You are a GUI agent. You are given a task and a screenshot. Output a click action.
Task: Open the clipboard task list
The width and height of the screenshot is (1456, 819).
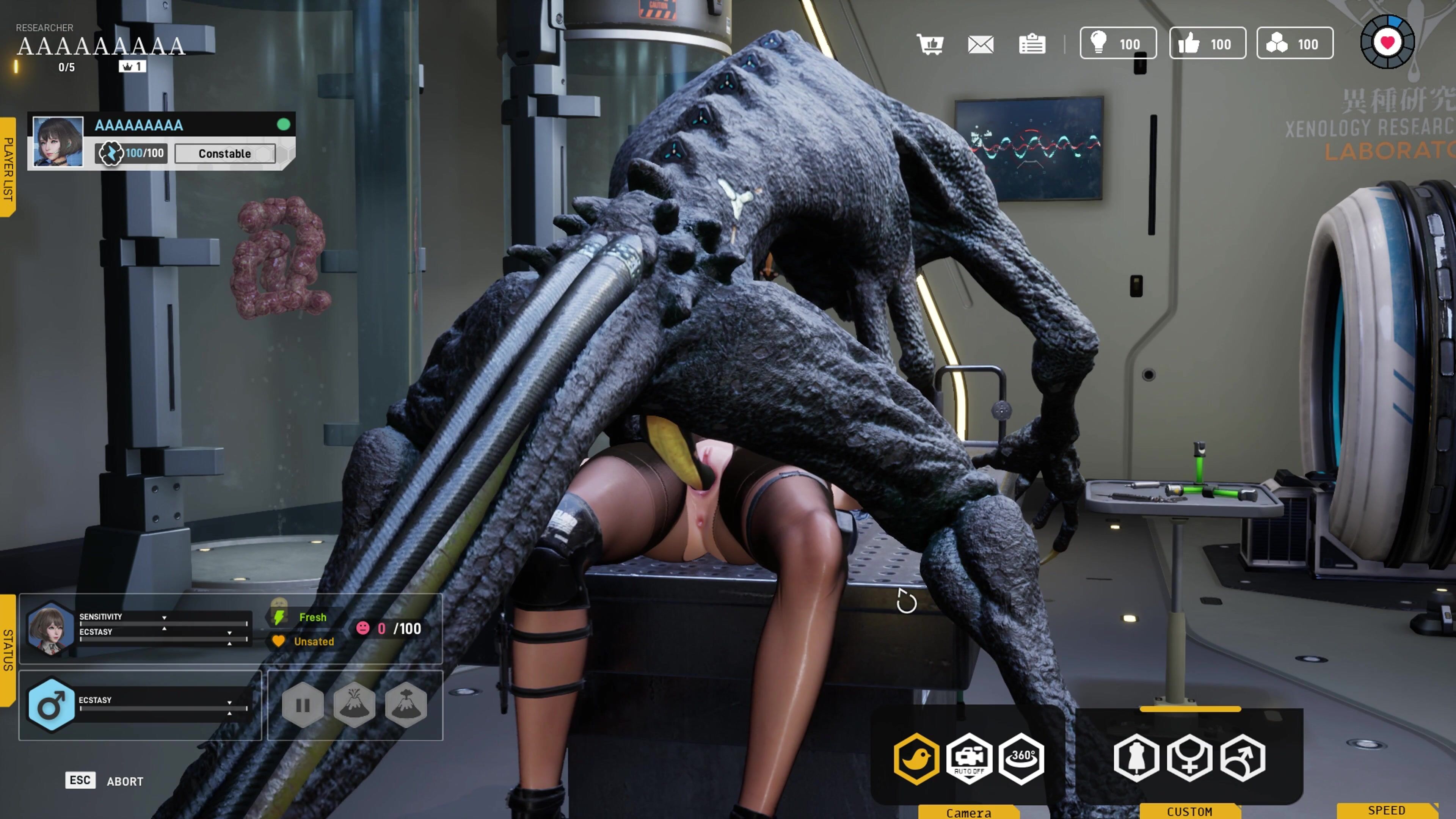point(1031,44)
